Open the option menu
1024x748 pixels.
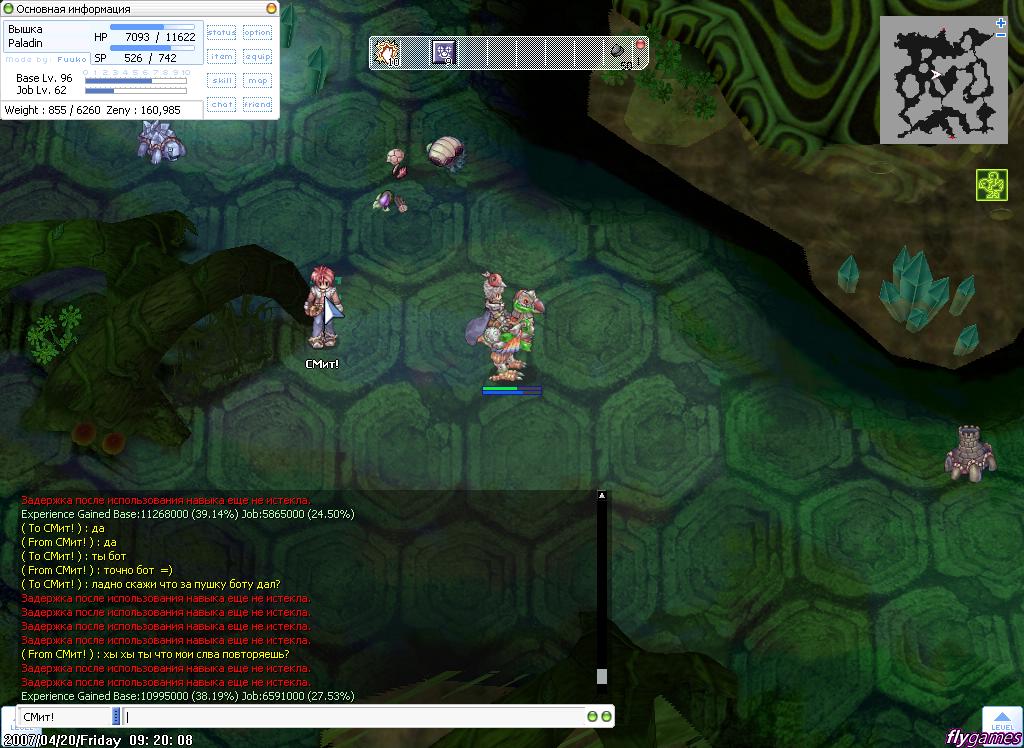point(257,33)
